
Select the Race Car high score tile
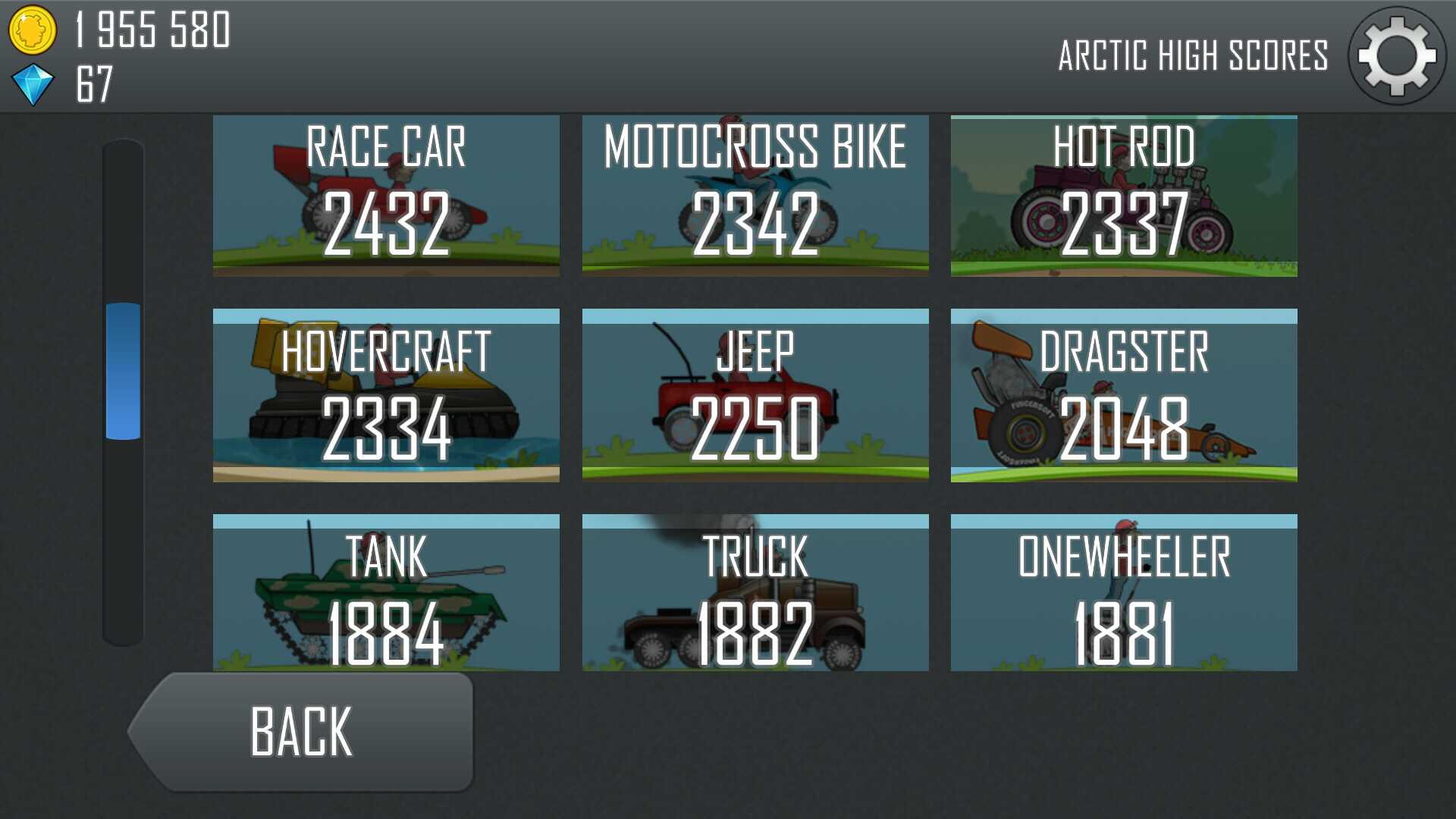tap(386, 196)
